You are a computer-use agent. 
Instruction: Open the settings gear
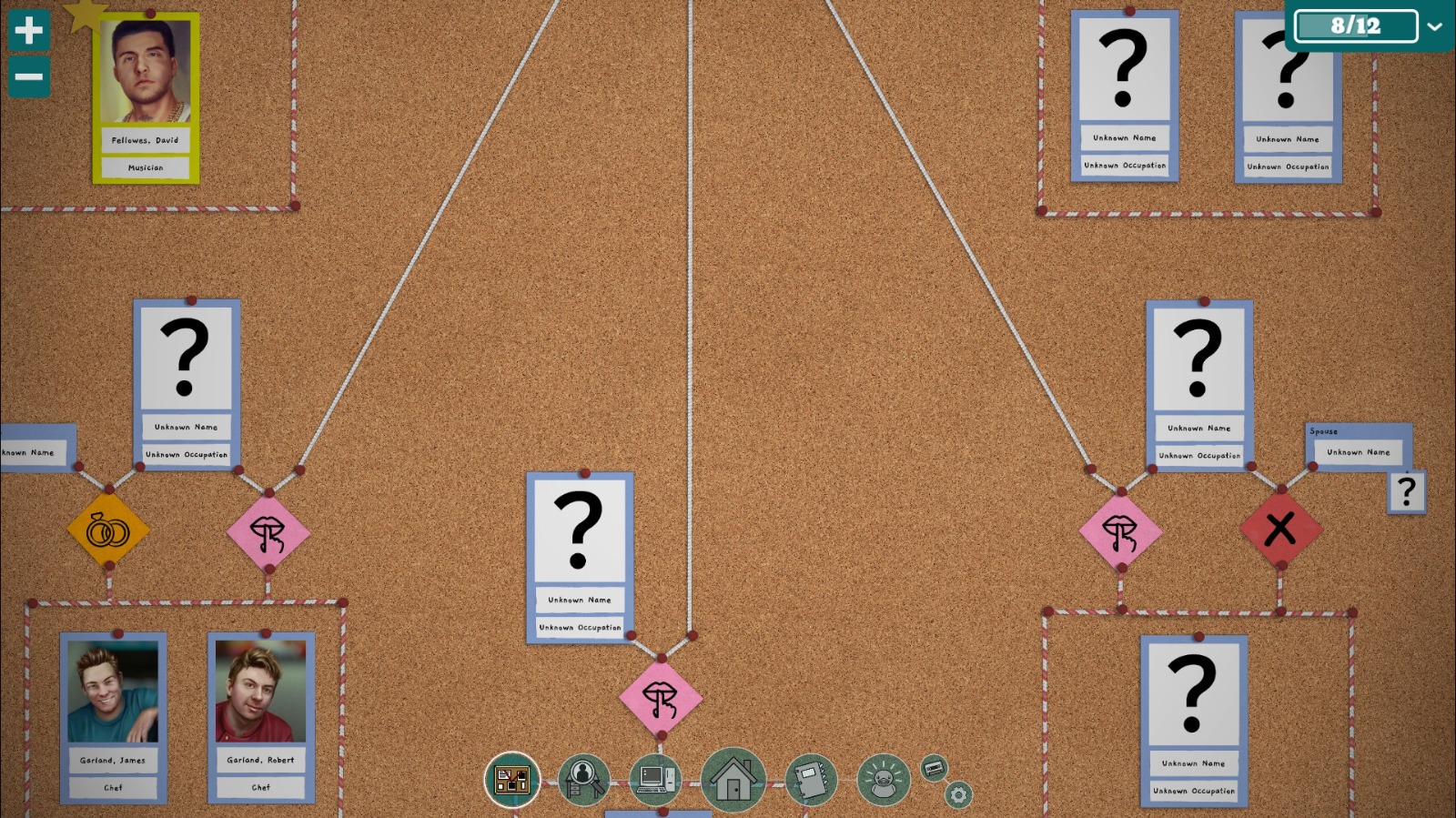point(957,793)
